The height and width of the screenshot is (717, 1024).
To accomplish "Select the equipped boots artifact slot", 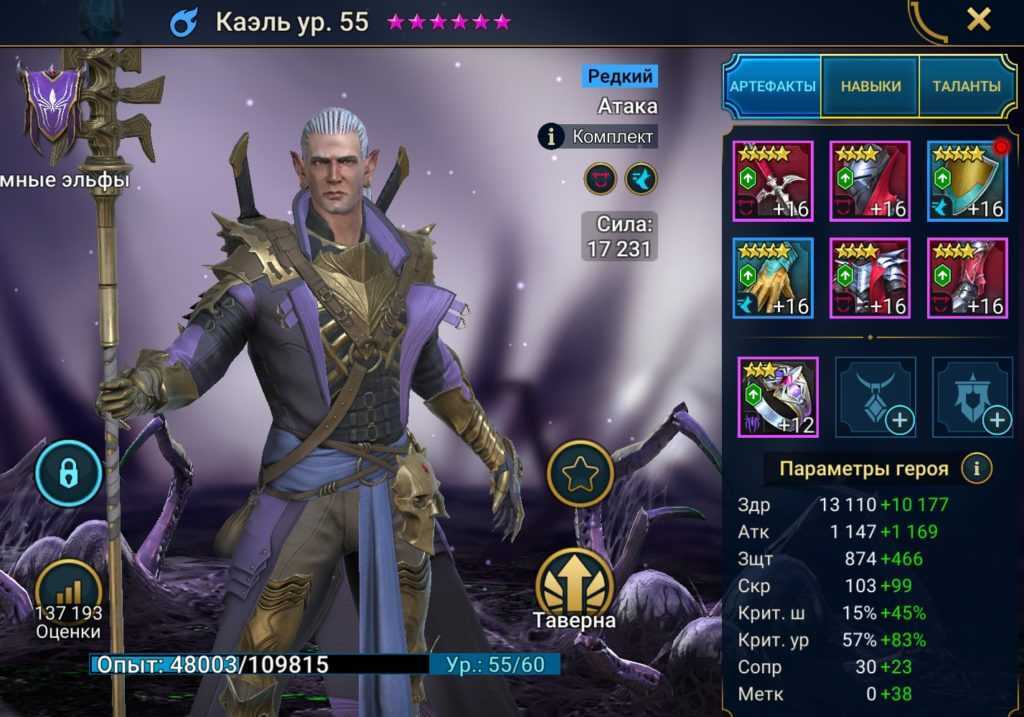I will coord(967,278).
